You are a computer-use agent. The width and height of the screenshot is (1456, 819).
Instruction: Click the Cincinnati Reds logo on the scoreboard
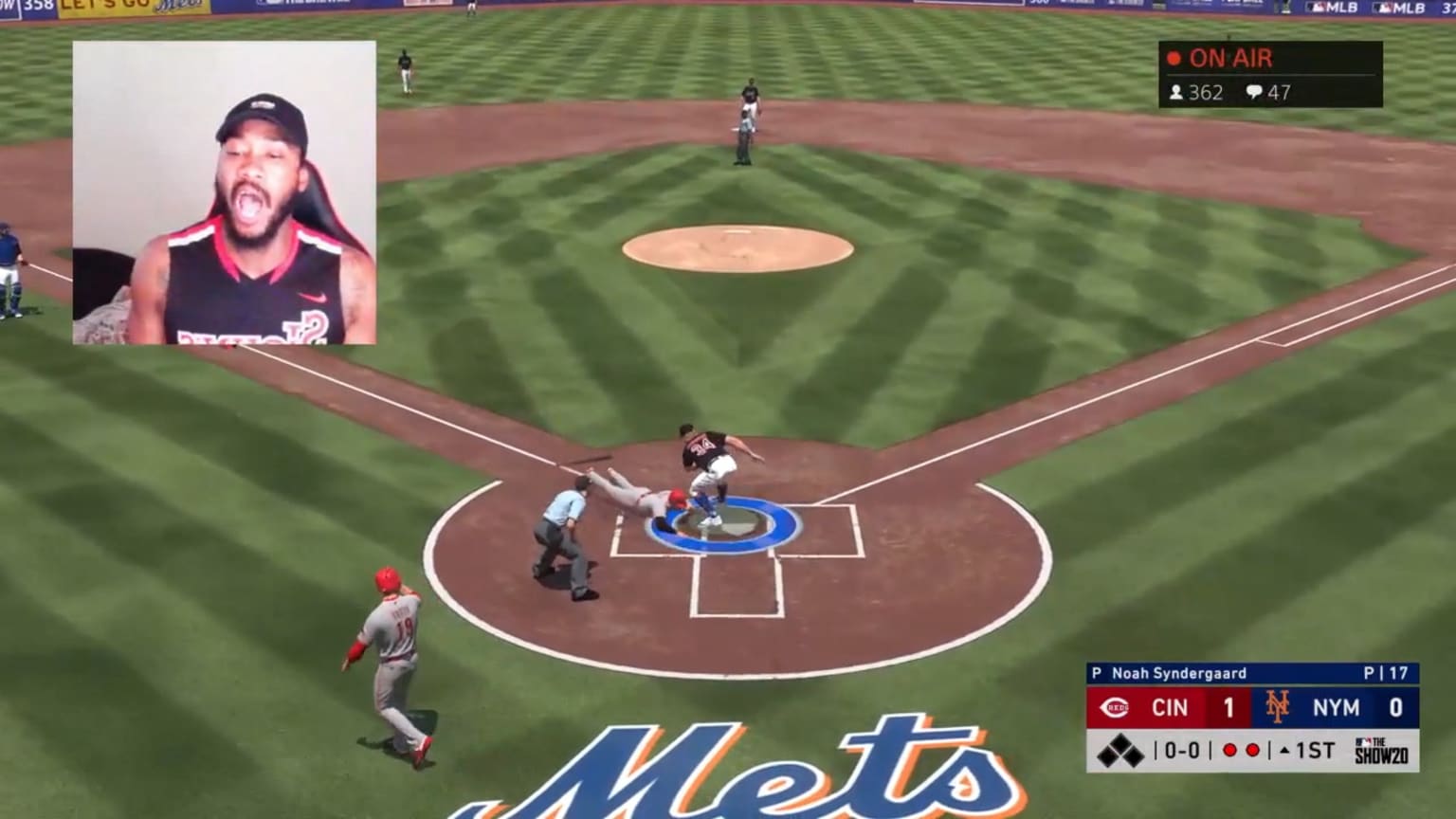point(1114,707)
